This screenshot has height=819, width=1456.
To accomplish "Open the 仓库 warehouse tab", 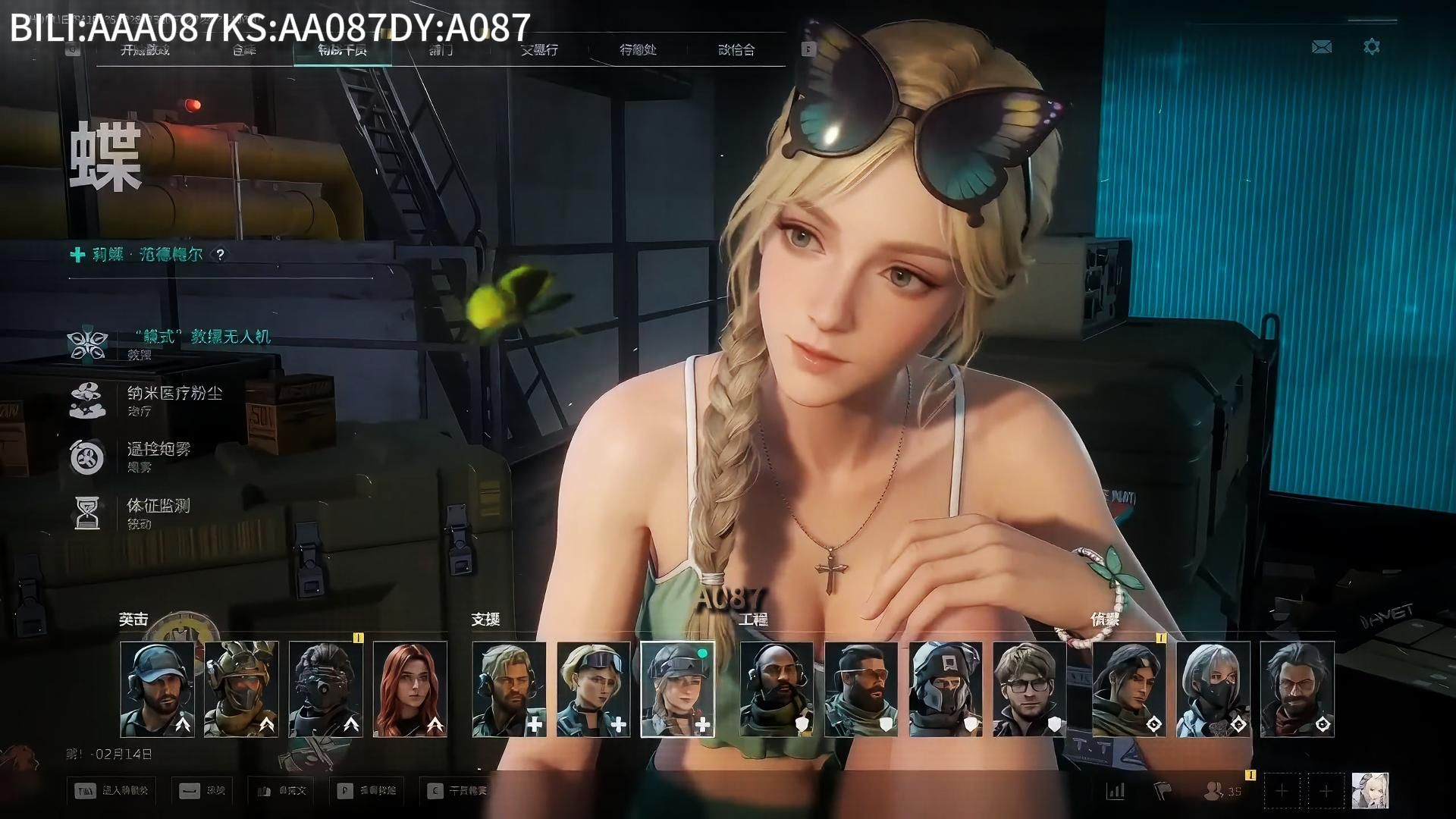I will click(x=244, y=50).
